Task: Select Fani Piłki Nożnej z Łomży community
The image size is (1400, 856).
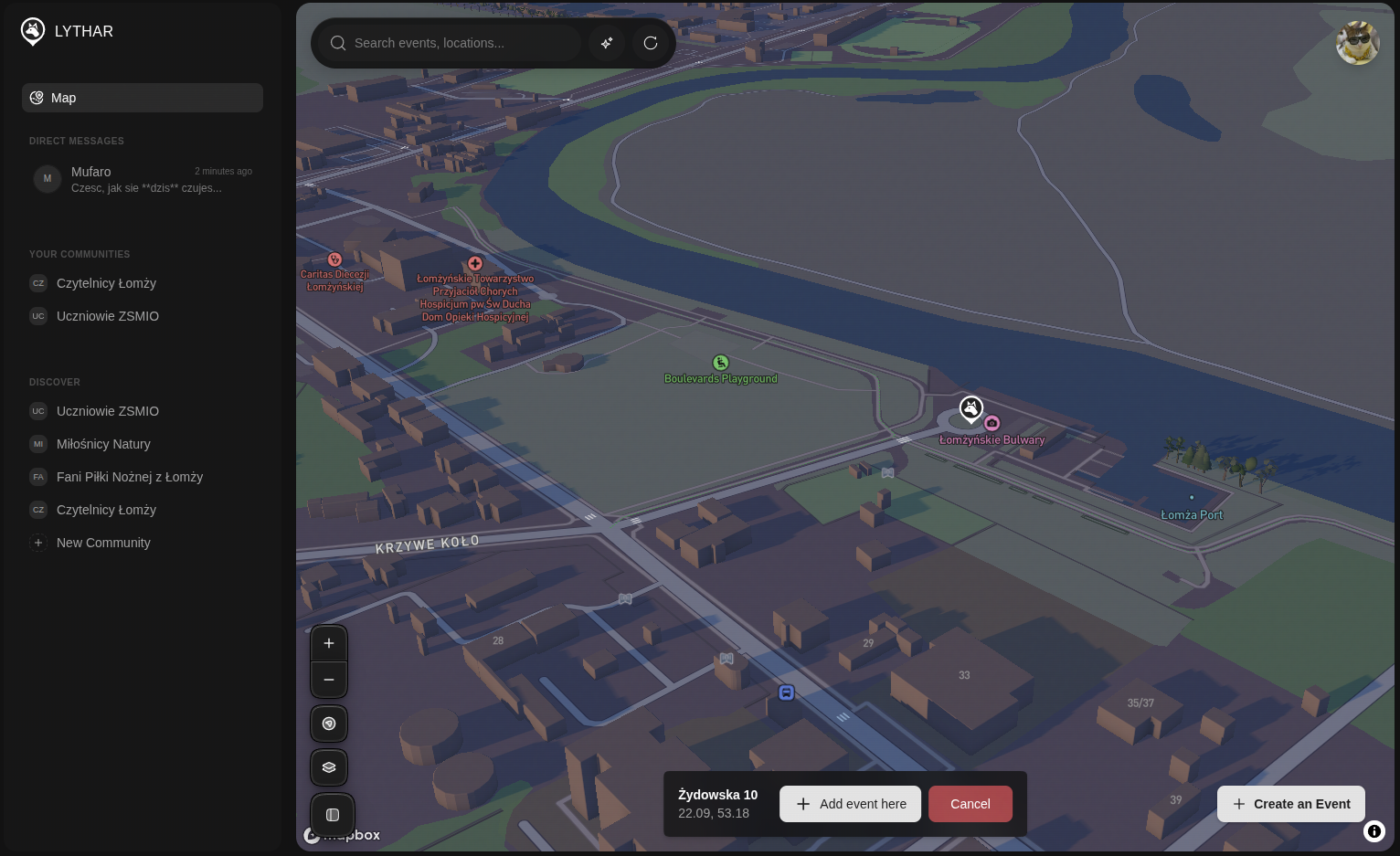Action: coord(129,477)
